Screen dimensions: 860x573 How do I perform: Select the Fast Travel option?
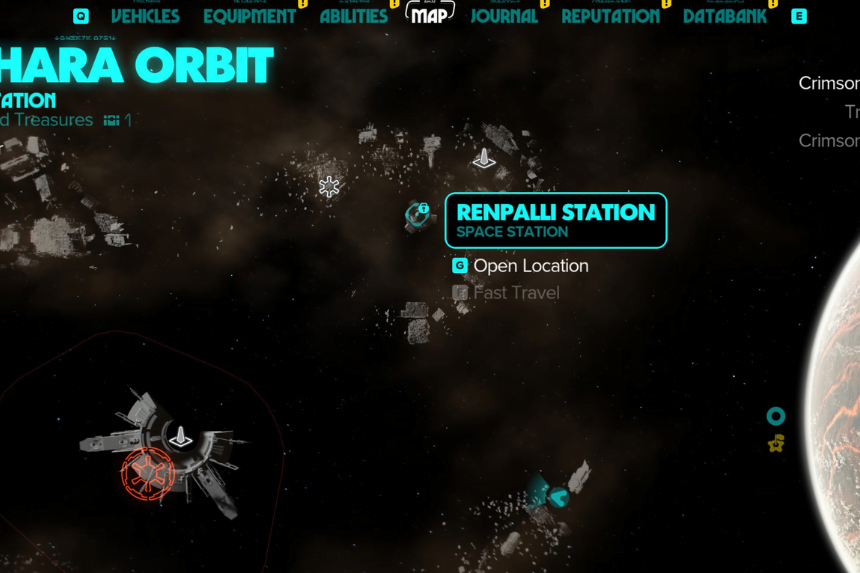[x=516, y=293]
